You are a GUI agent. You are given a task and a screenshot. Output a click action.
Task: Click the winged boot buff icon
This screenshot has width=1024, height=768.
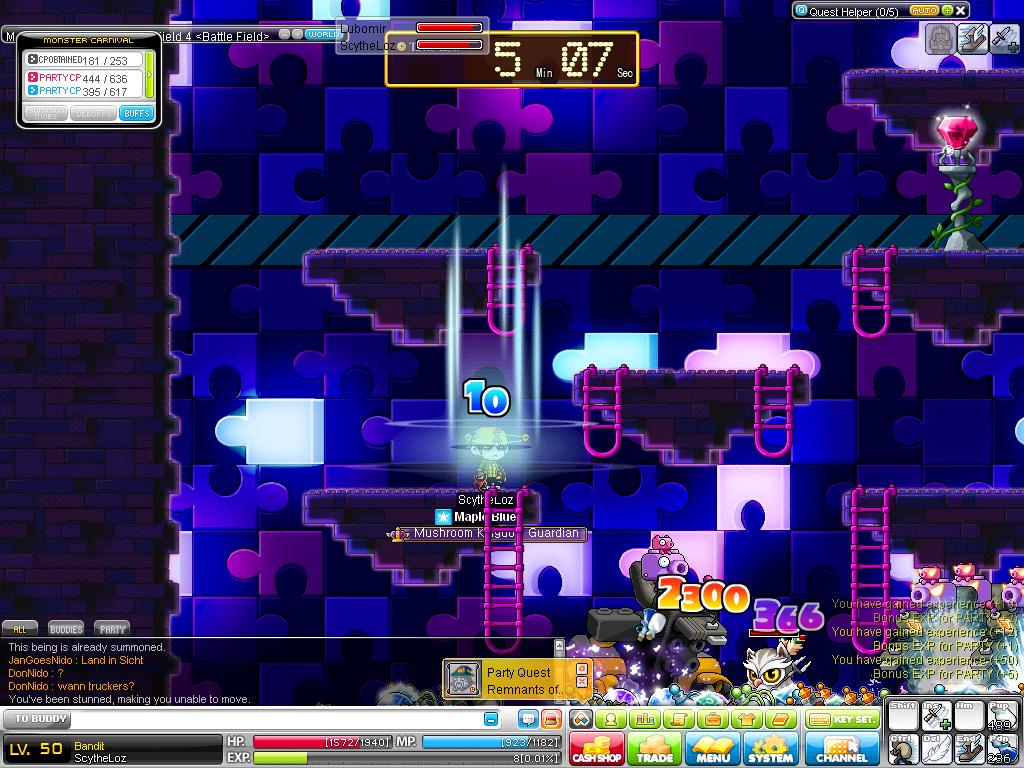tap(972, 38)
